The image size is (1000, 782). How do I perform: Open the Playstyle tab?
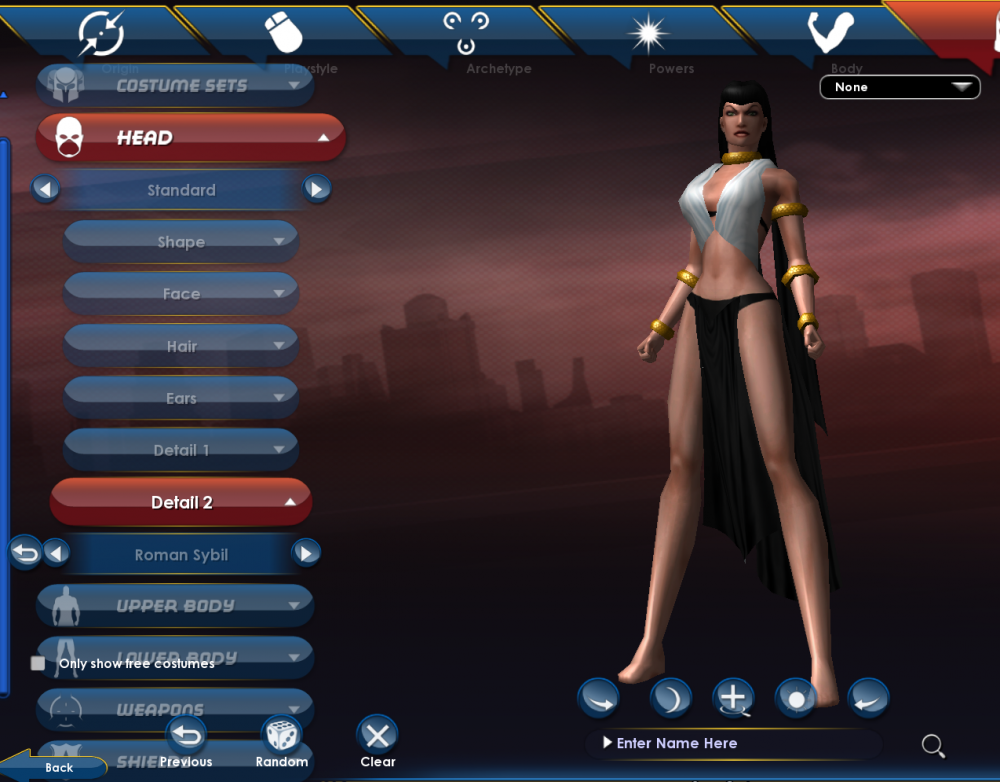click(x=283, y=36)
